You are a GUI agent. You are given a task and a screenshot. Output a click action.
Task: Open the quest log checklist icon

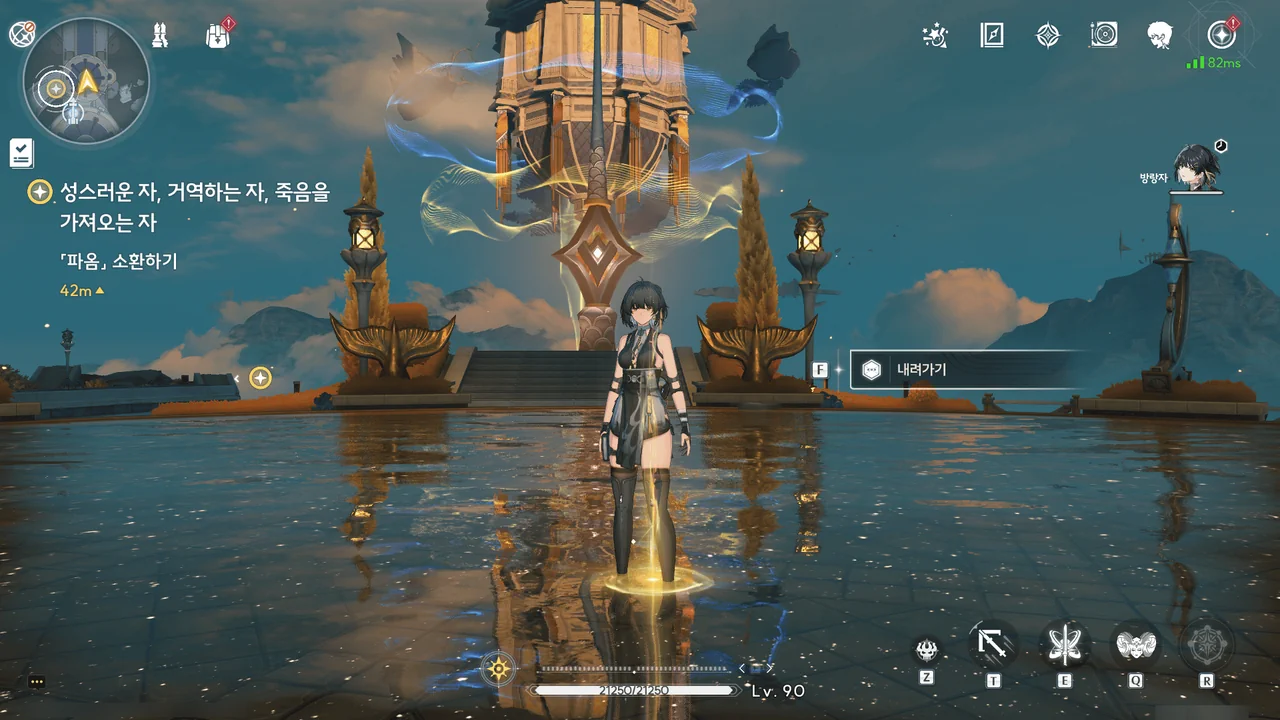(x=21, y=153)
